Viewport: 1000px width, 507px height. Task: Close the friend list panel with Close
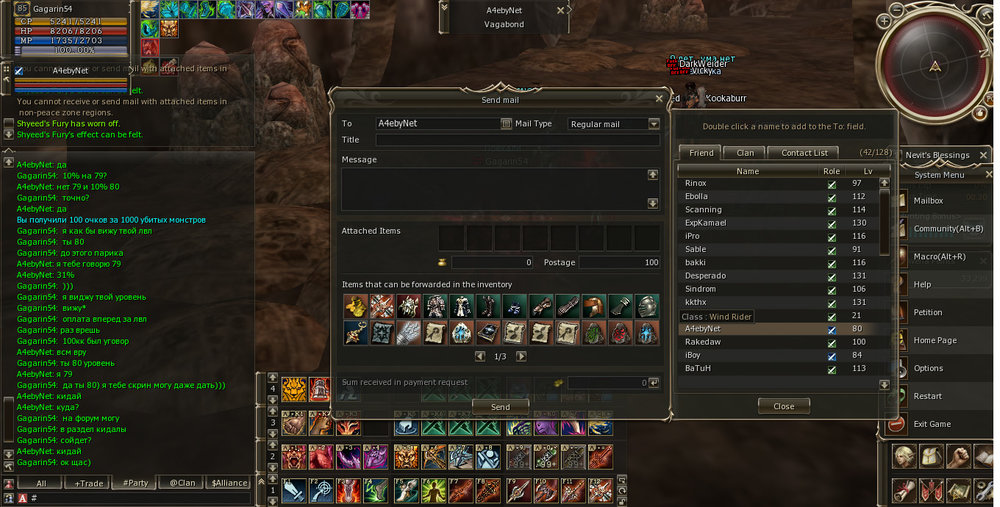click(783, 406)
